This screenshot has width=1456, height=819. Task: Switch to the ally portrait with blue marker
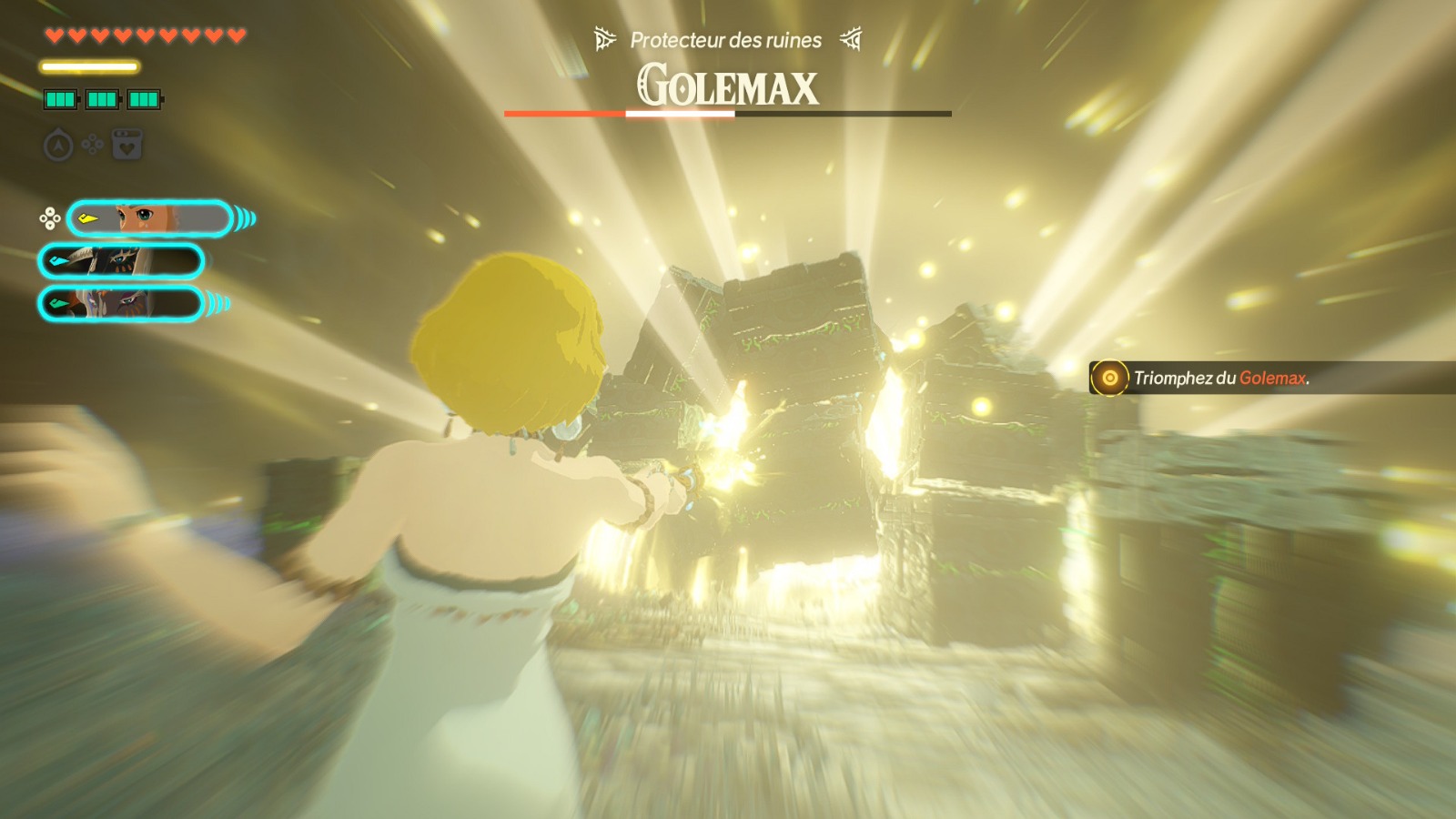121,262
